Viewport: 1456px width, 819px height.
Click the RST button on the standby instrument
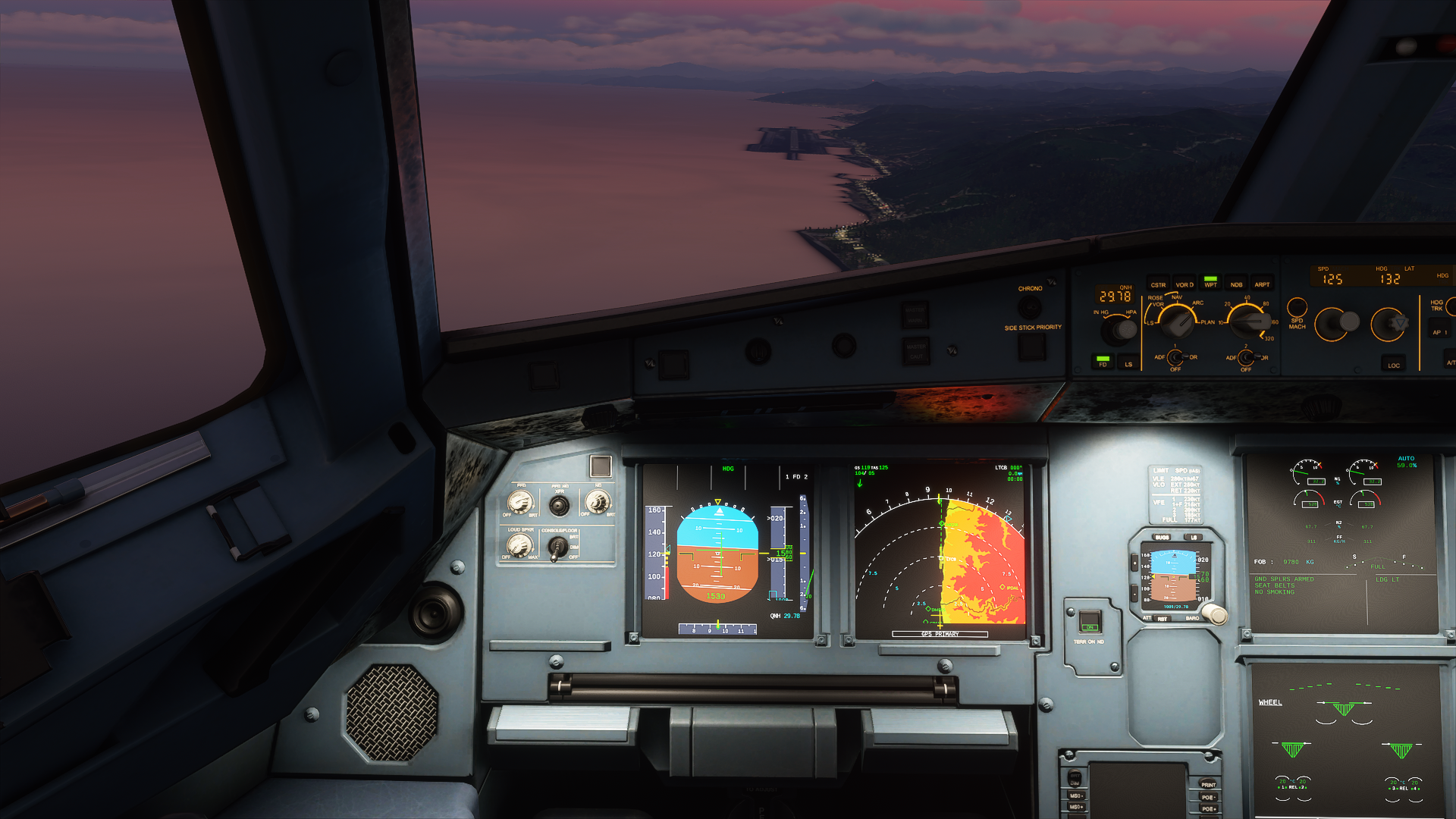[1163, 619]
